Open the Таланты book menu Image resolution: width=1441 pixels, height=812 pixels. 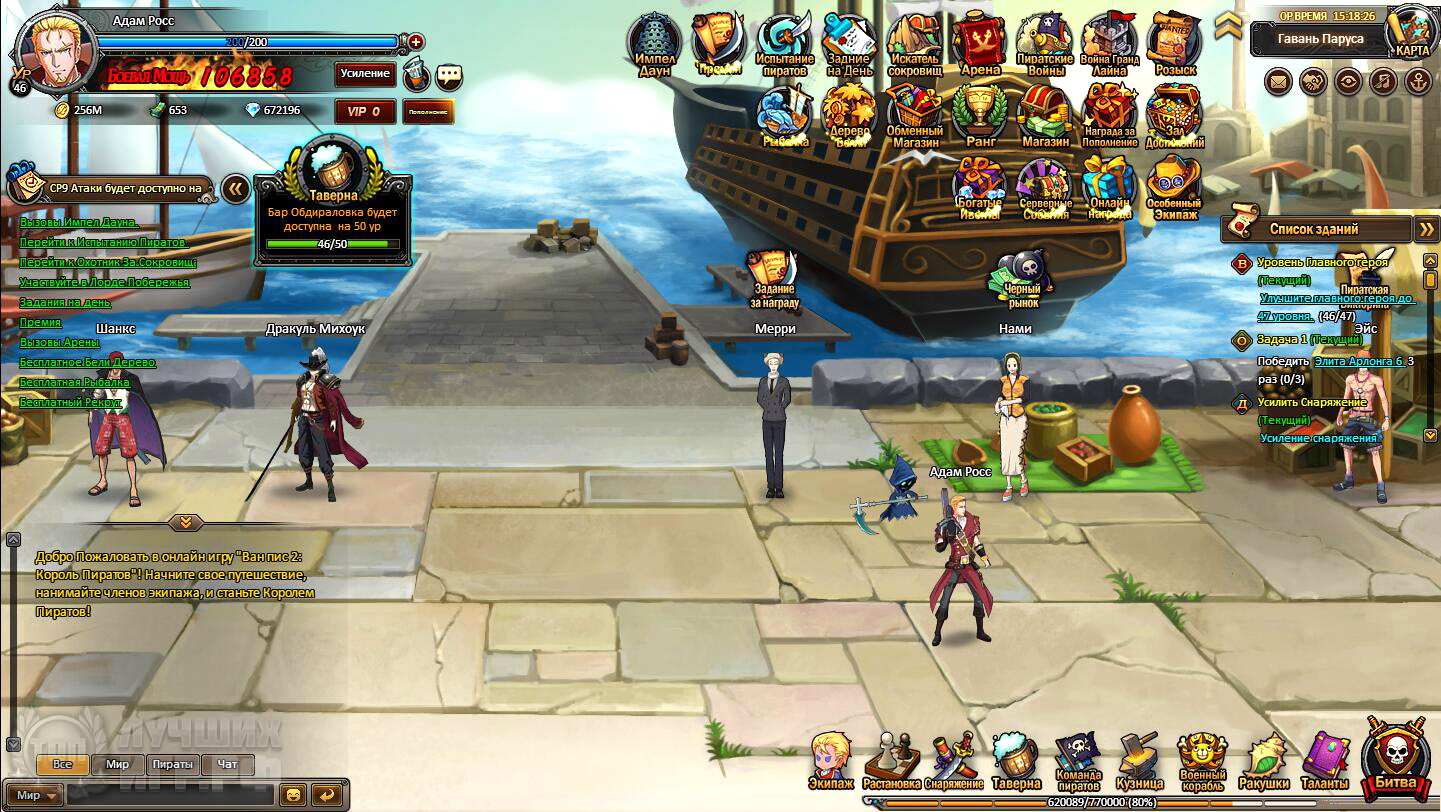[x=1325, y=762]
